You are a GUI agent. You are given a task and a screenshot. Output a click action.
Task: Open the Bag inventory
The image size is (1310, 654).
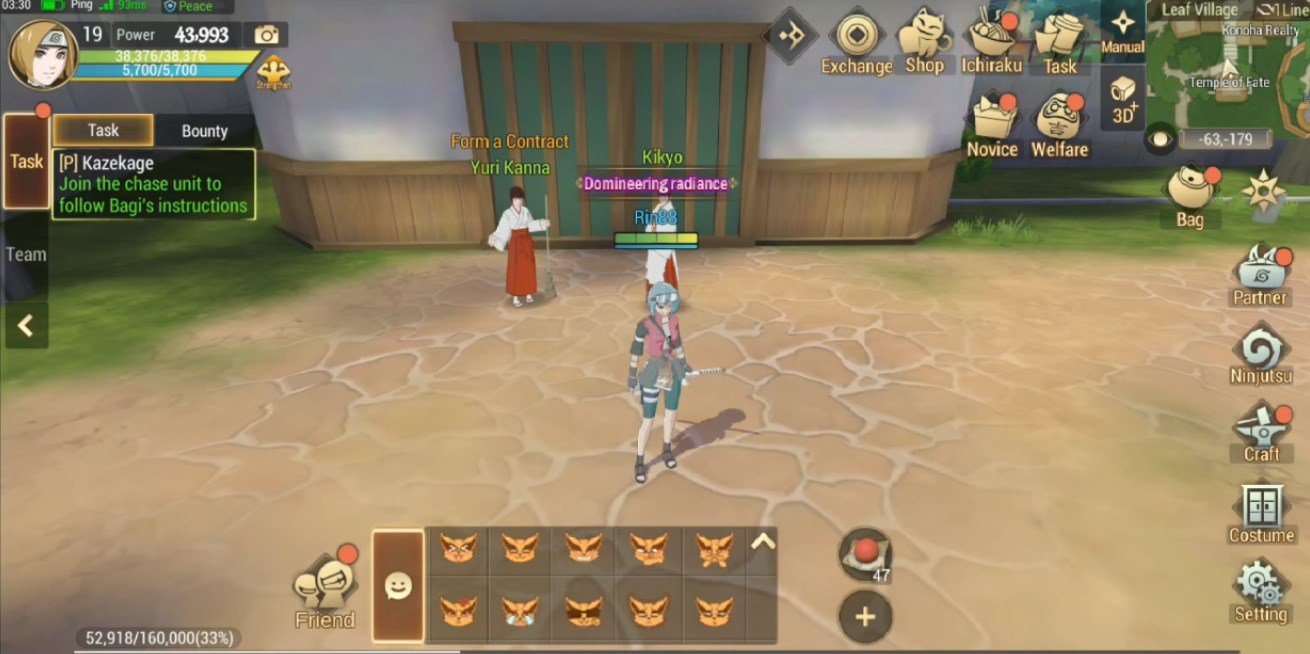click(x=1190, y=196)
